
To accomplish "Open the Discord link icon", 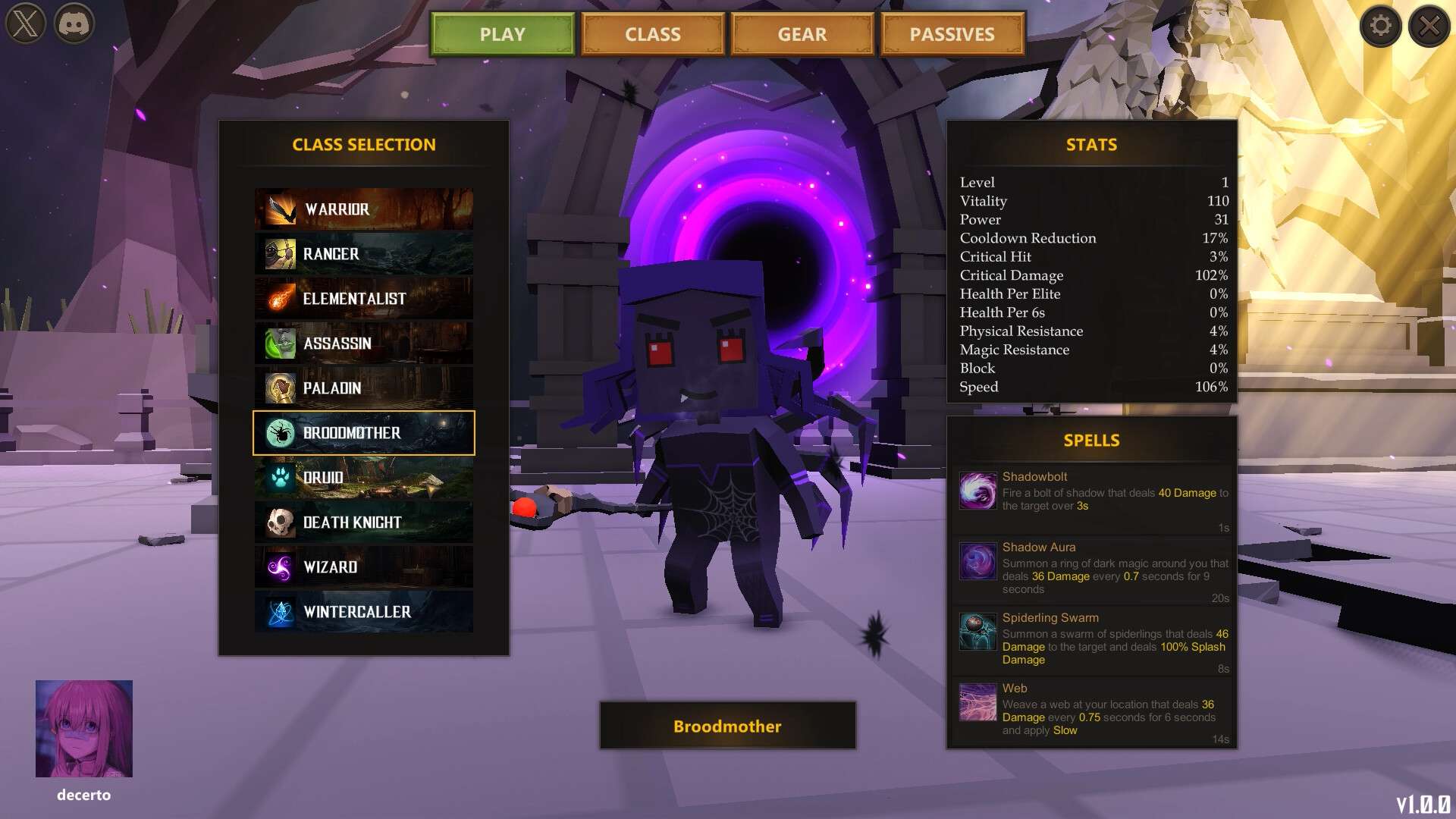I will coord(74,24).
